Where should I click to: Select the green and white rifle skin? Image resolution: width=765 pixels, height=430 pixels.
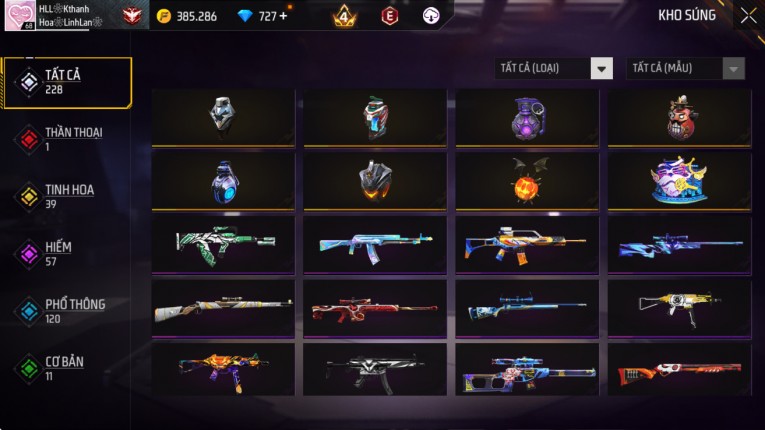click(x=223, y=245)
